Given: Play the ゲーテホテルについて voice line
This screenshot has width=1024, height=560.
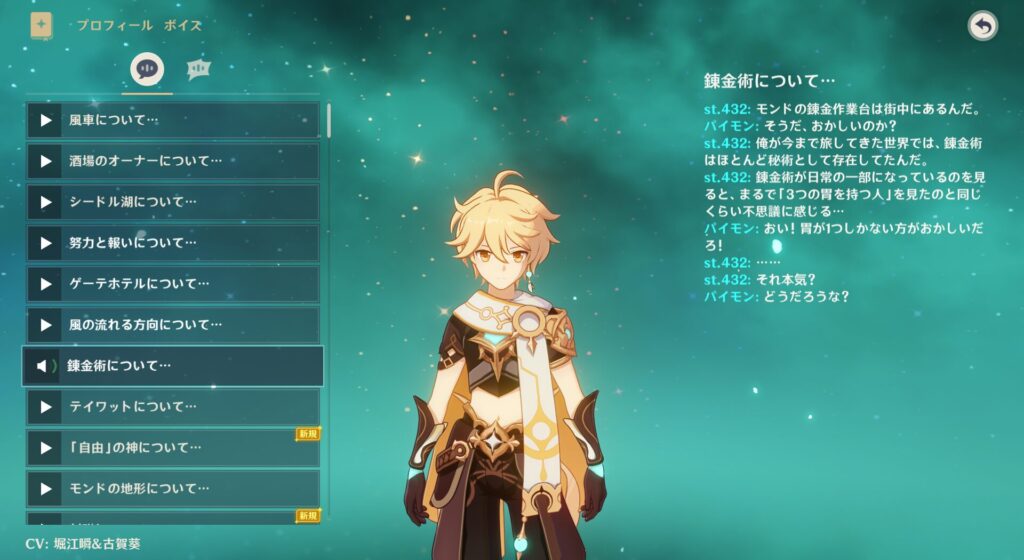Looking at the screenshot, I should click(46, 285).
